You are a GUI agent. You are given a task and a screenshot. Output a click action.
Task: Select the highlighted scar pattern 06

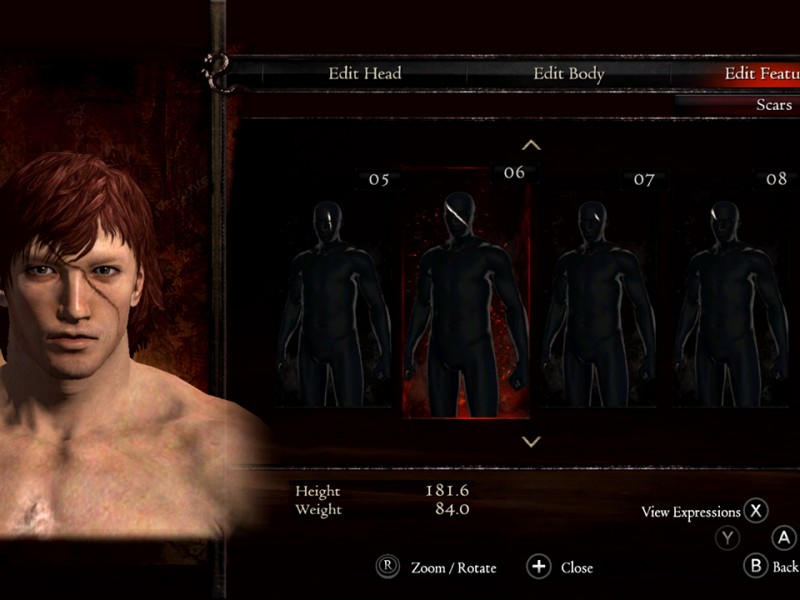(466, 300)
